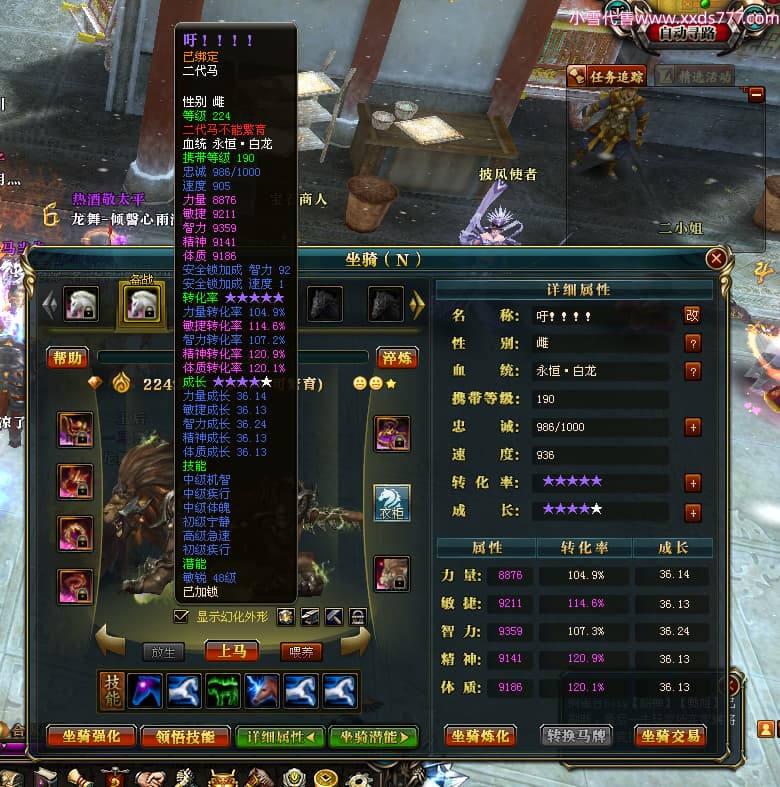Close the 坐骑 mount window

coord(716,259)
